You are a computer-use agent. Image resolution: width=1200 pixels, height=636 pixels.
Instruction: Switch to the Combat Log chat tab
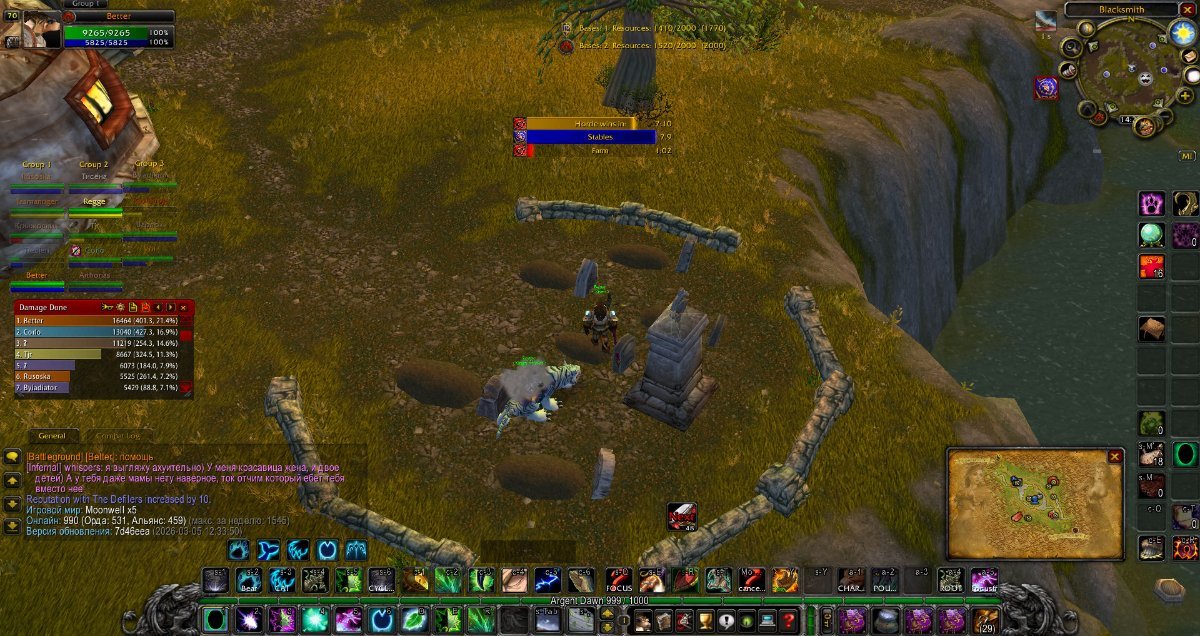click(x=118, y=436)
